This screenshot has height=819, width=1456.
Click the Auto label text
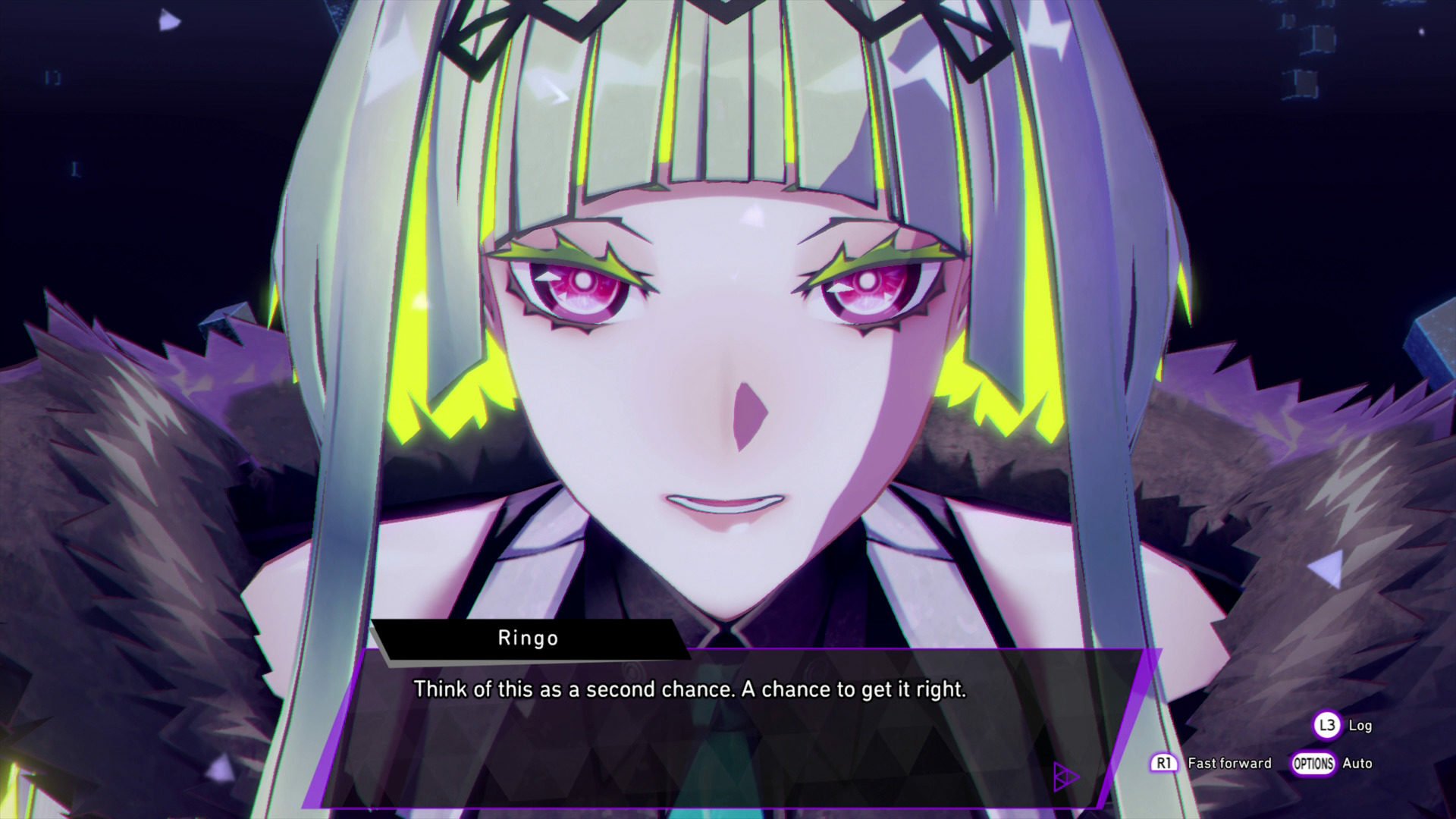coord(1357,764)
